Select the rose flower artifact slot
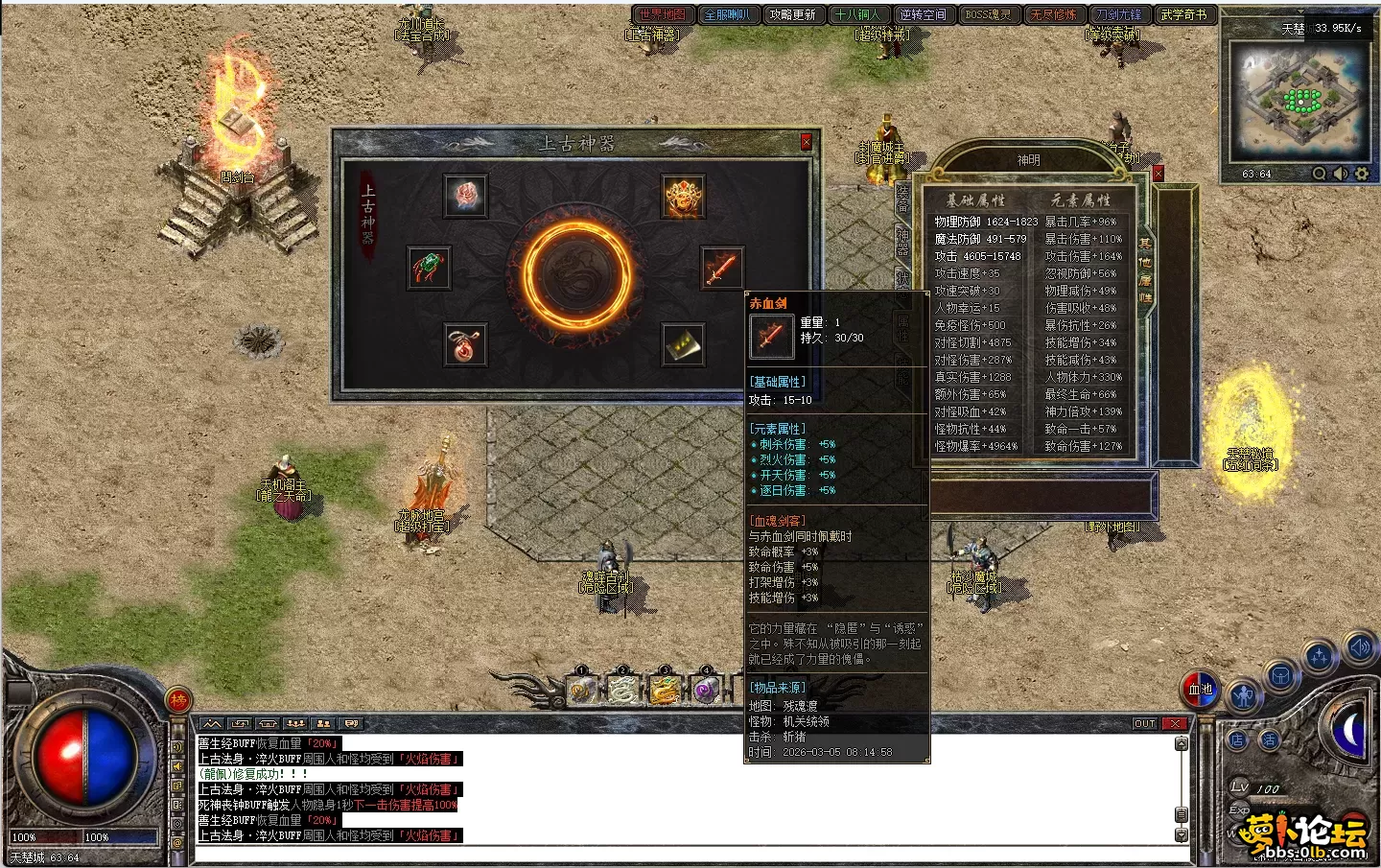Image resolution: width=1381 pixels, height=868 pixels. (466, 196)
